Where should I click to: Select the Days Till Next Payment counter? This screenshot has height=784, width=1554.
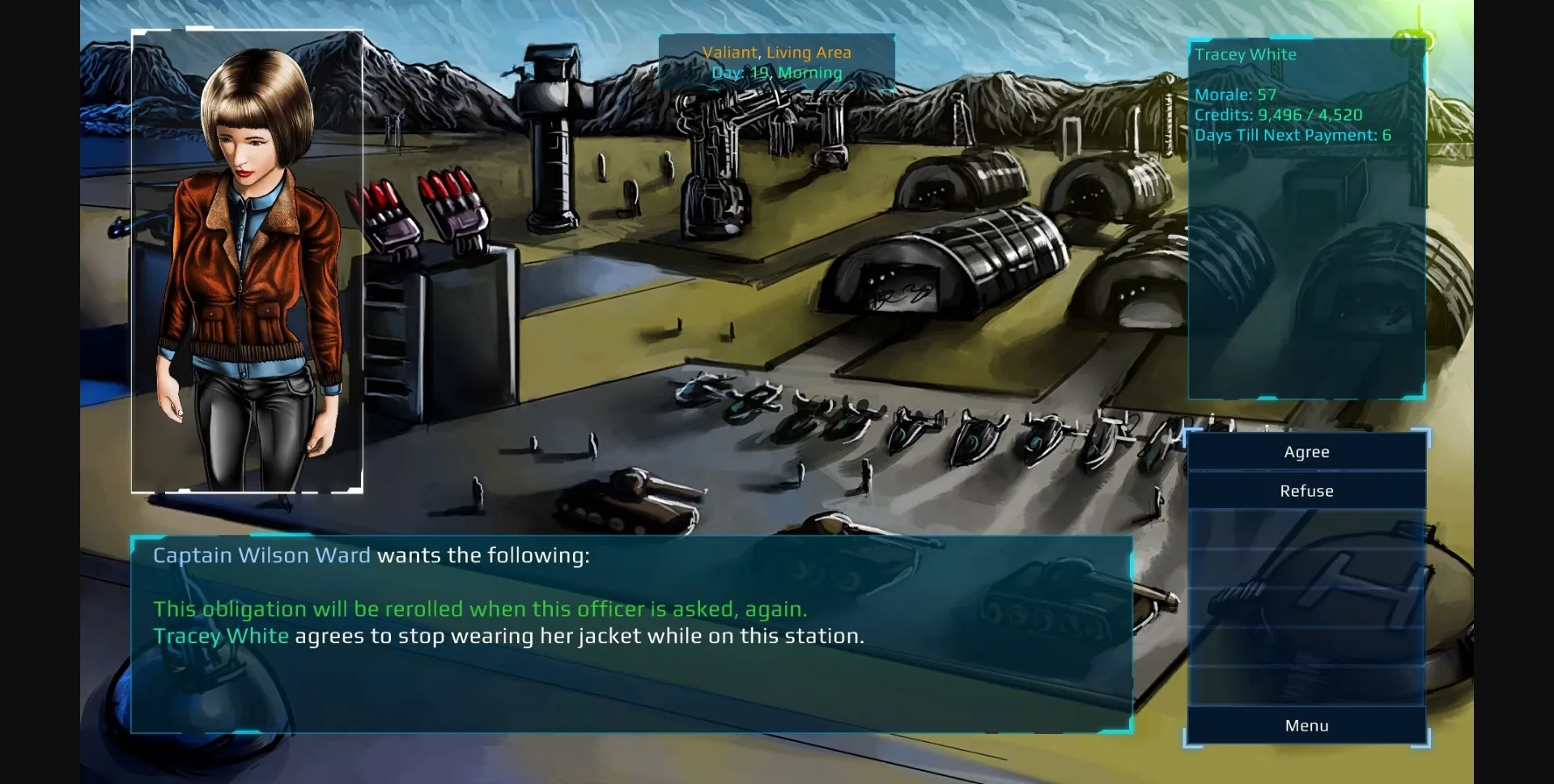point(1293,136)
